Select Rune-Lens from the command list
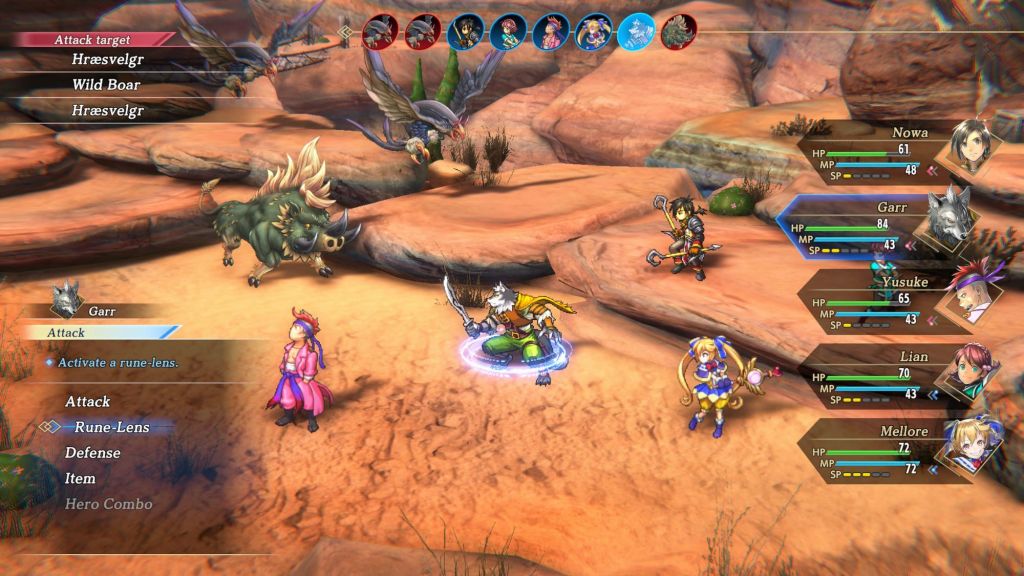Image resolution: width=1024 pixels, height=576 pixels. [x=111, y=428]
